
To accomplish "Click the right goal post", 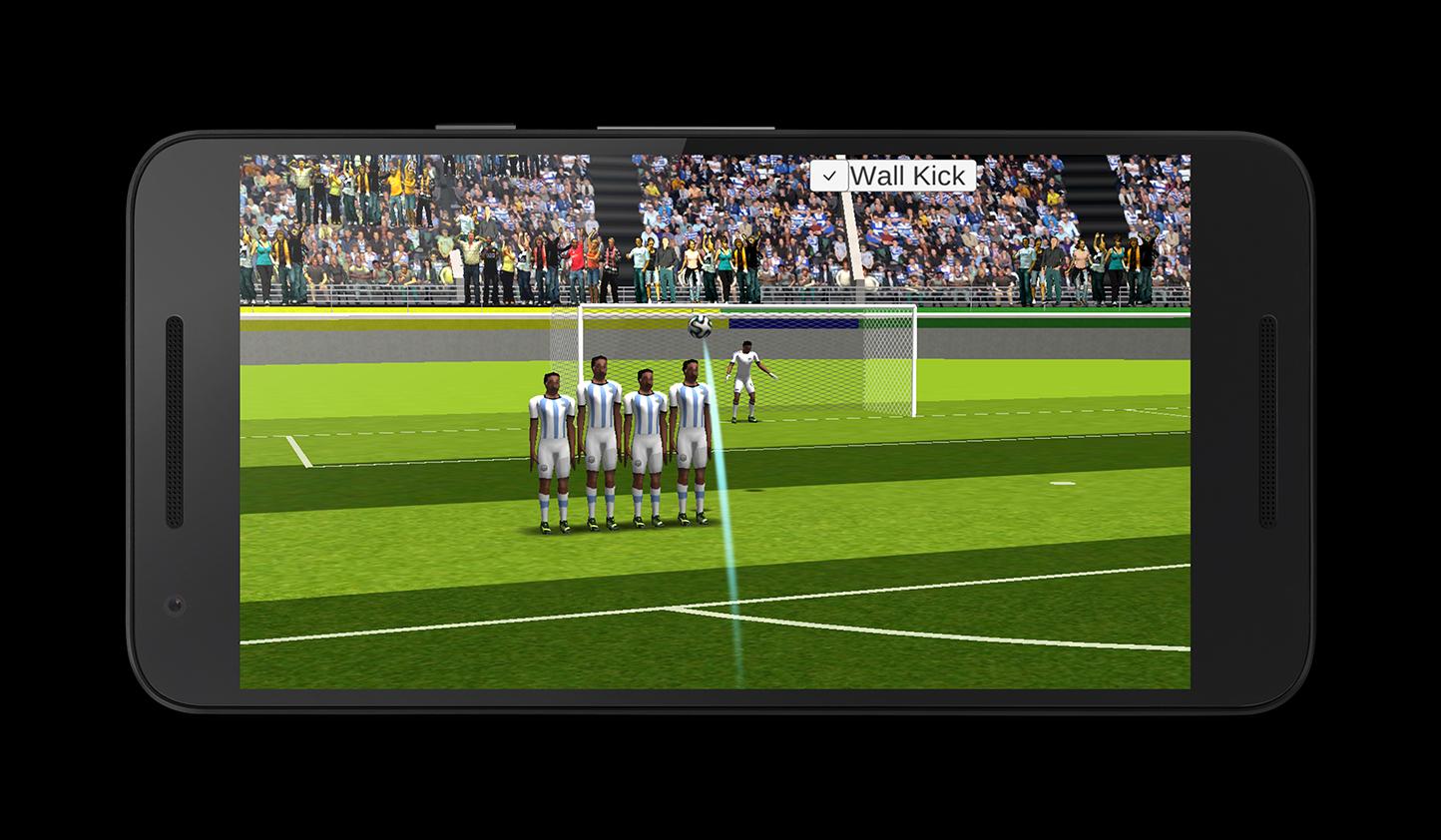I will (912, 364).
